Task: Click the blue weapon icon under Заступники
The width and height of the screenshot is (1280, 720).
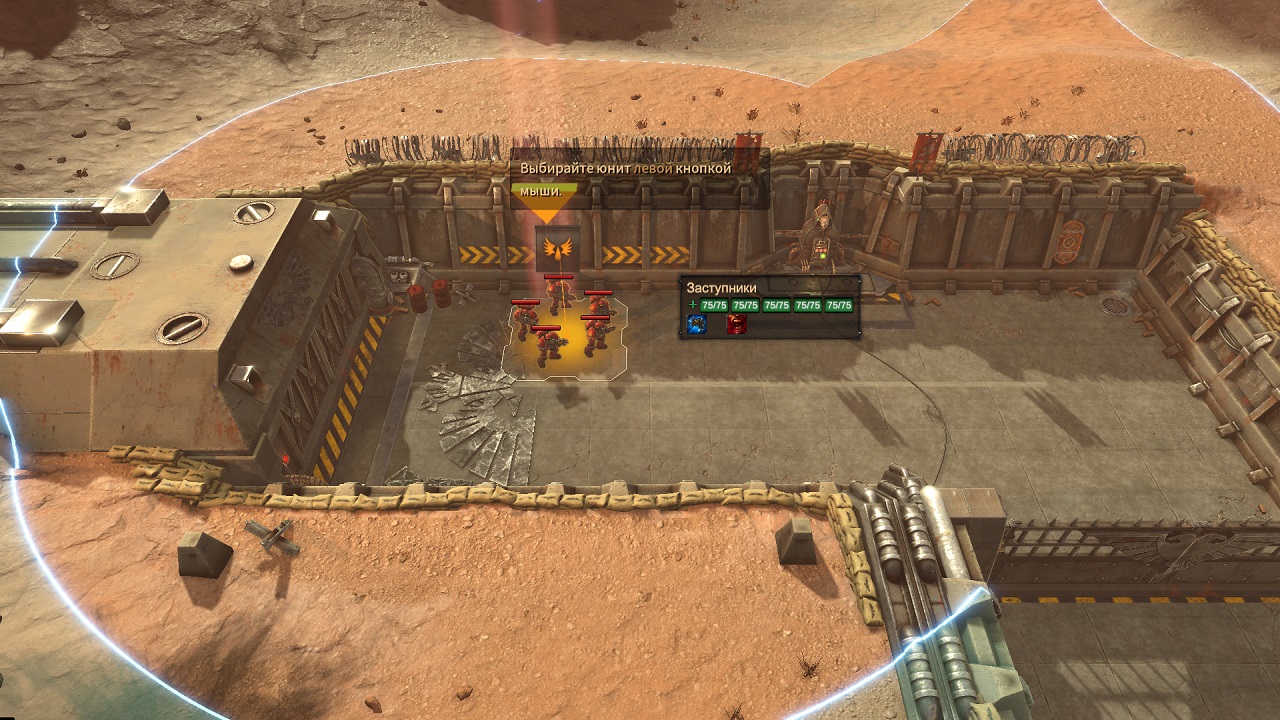Action: [697, 324]
